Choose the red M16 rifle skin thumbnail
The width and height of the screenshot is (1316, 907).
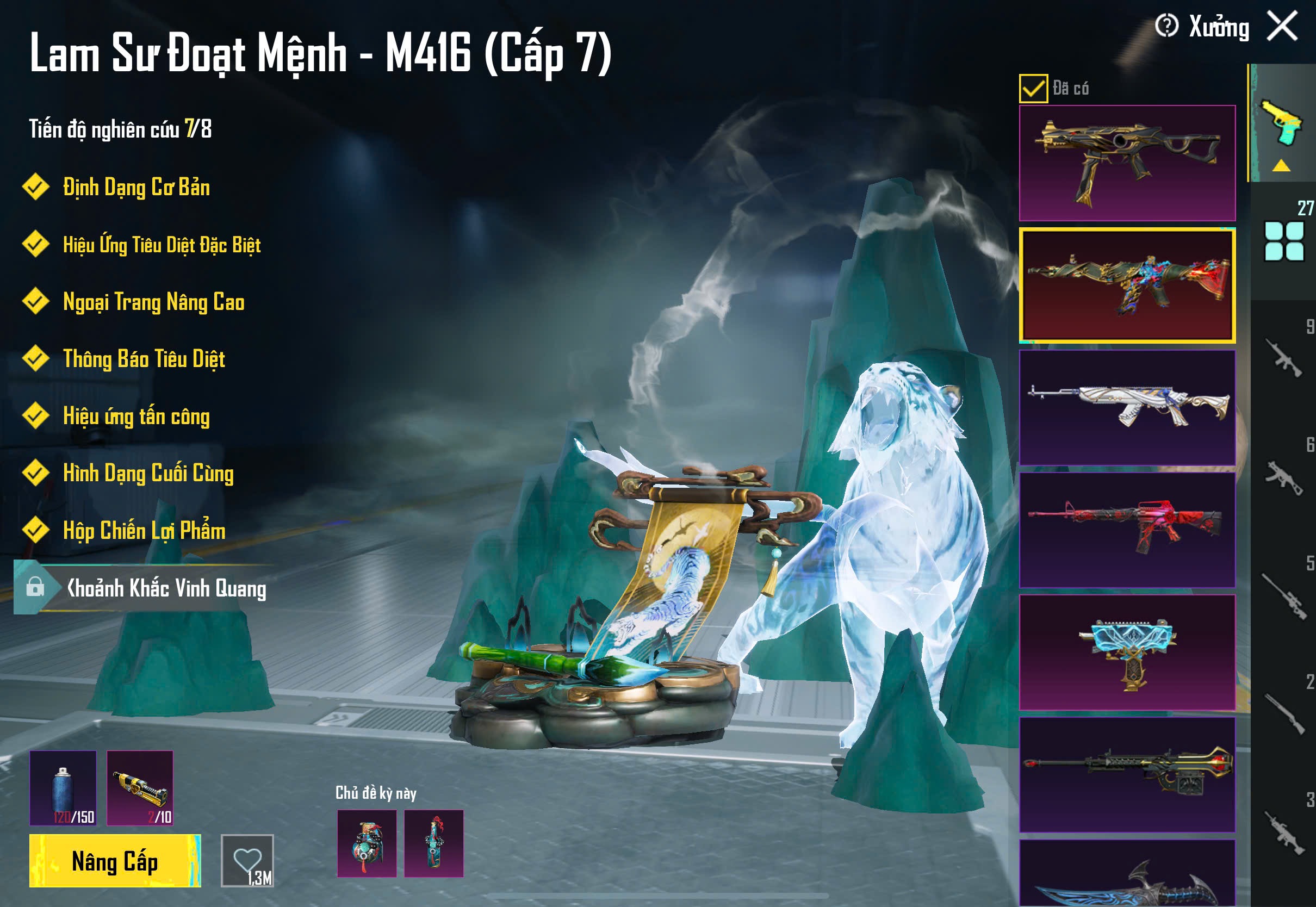(x=1127, y=530)
